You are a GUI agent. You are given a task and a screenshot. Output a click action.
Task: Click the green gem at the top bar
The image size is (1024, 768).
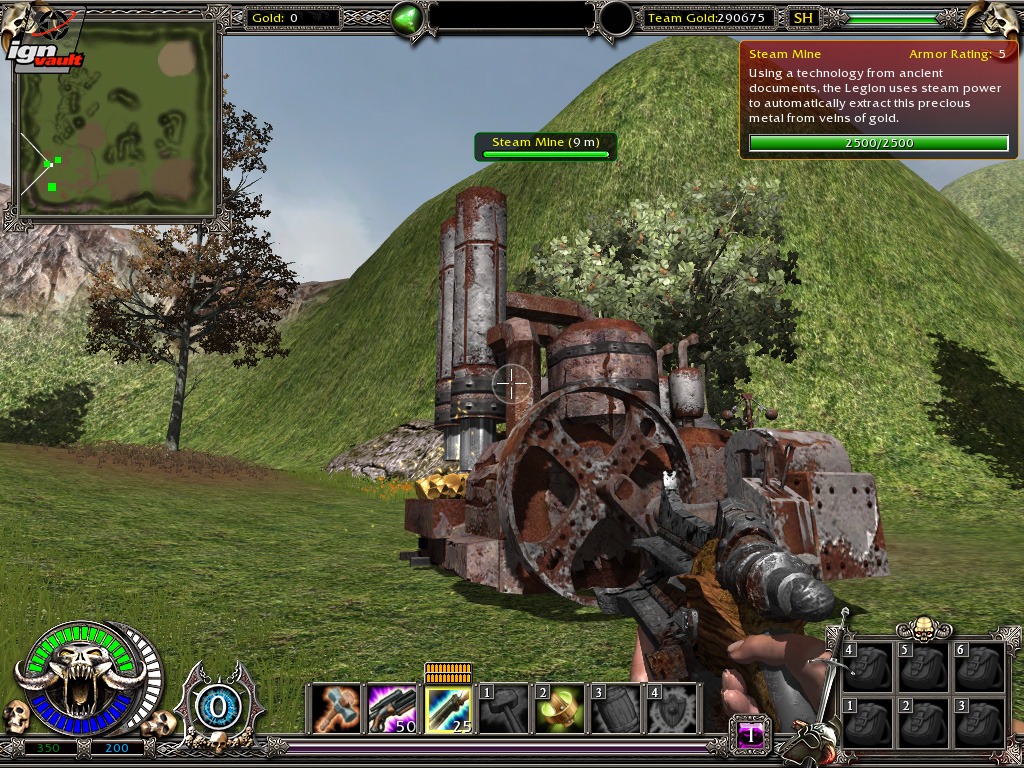407,19
